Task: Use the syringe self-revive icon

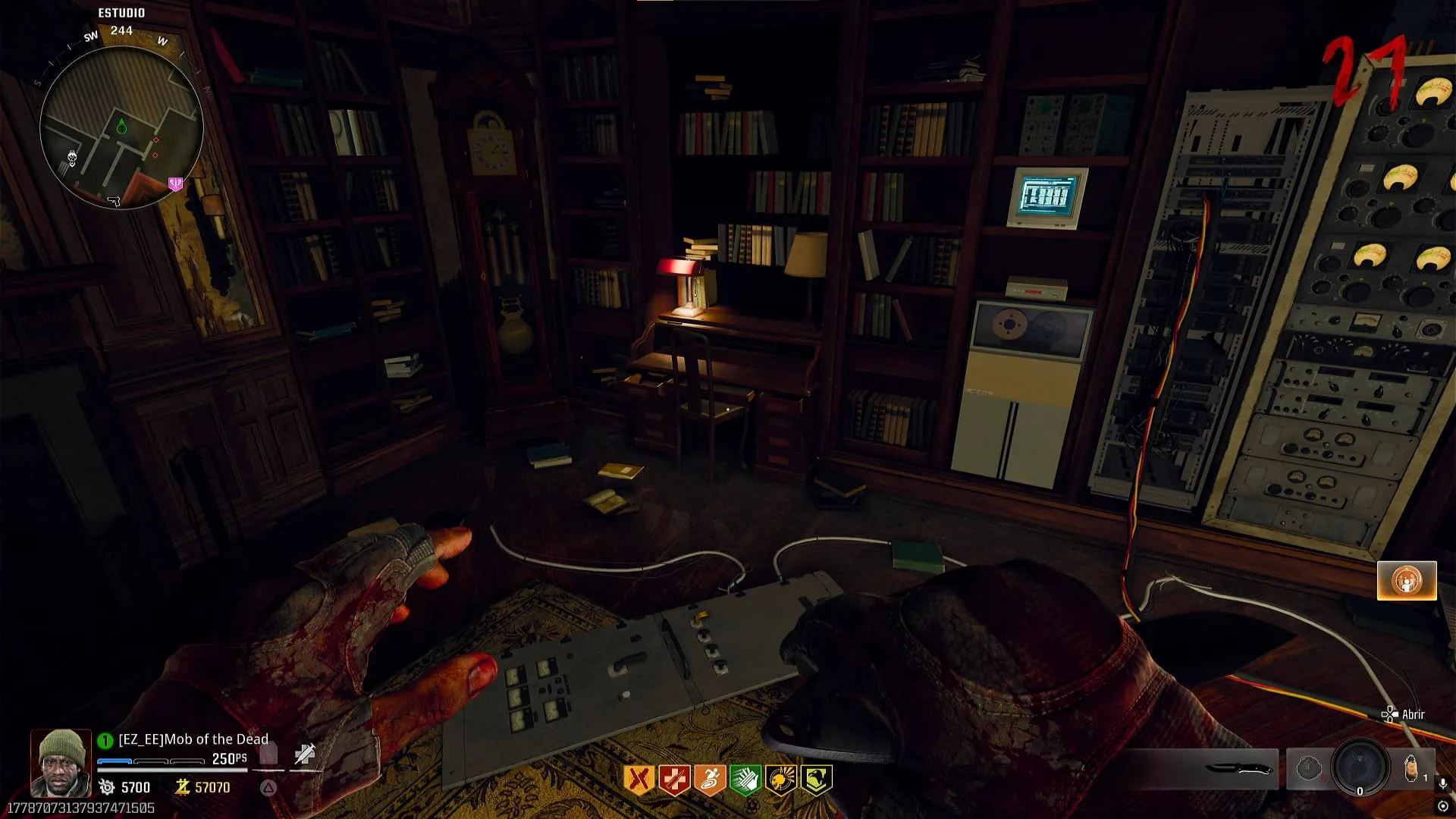Action: (305, 755)
